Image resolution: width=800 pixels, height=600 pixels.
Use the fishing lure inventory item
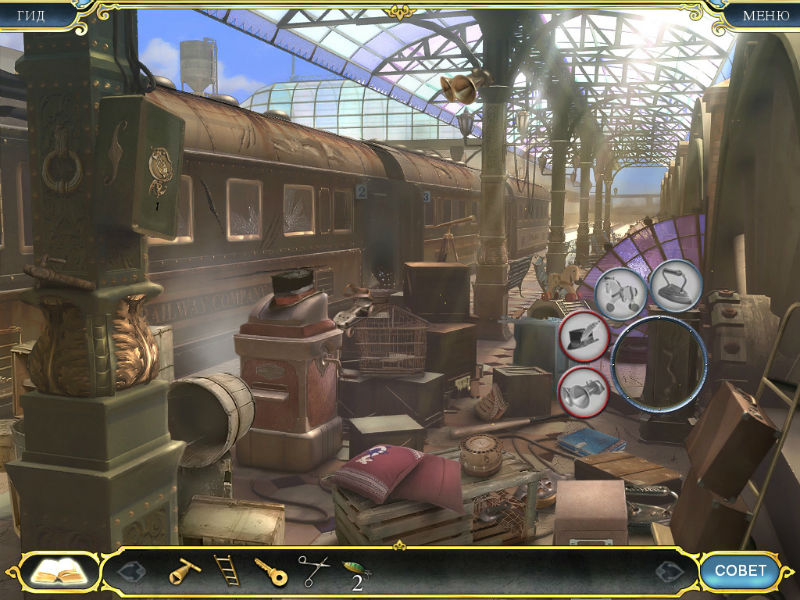pos(355,570)
